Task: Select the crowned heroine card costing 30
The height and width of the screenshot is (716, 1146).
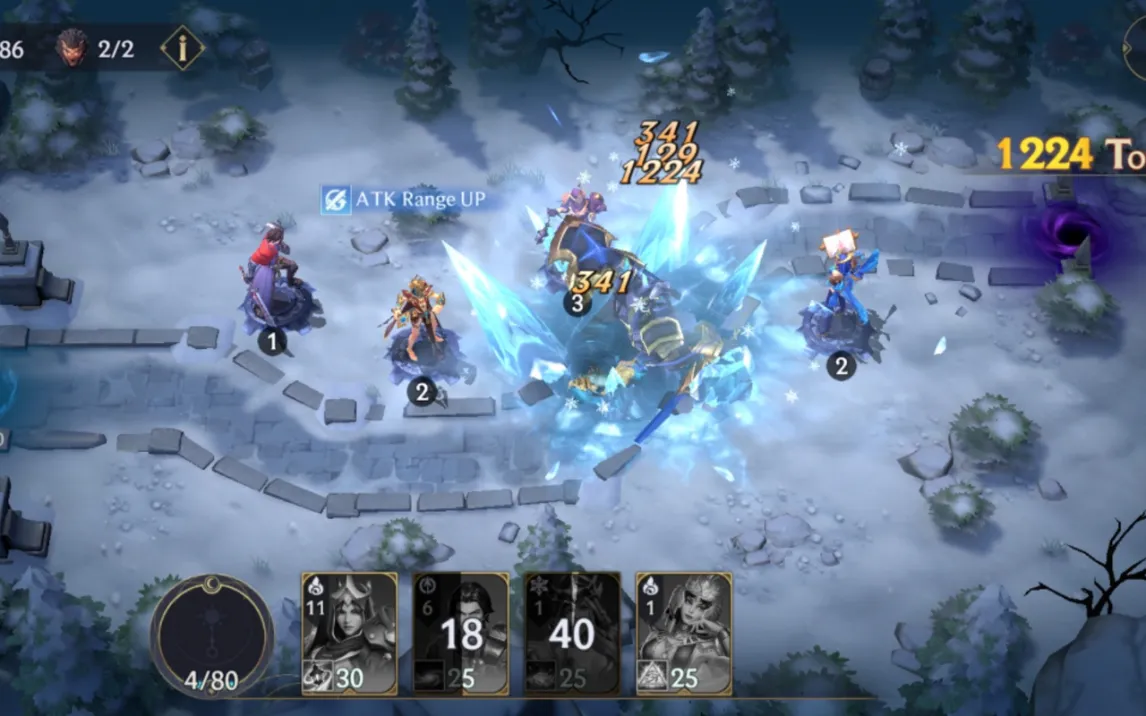Action: coord(350,633)
